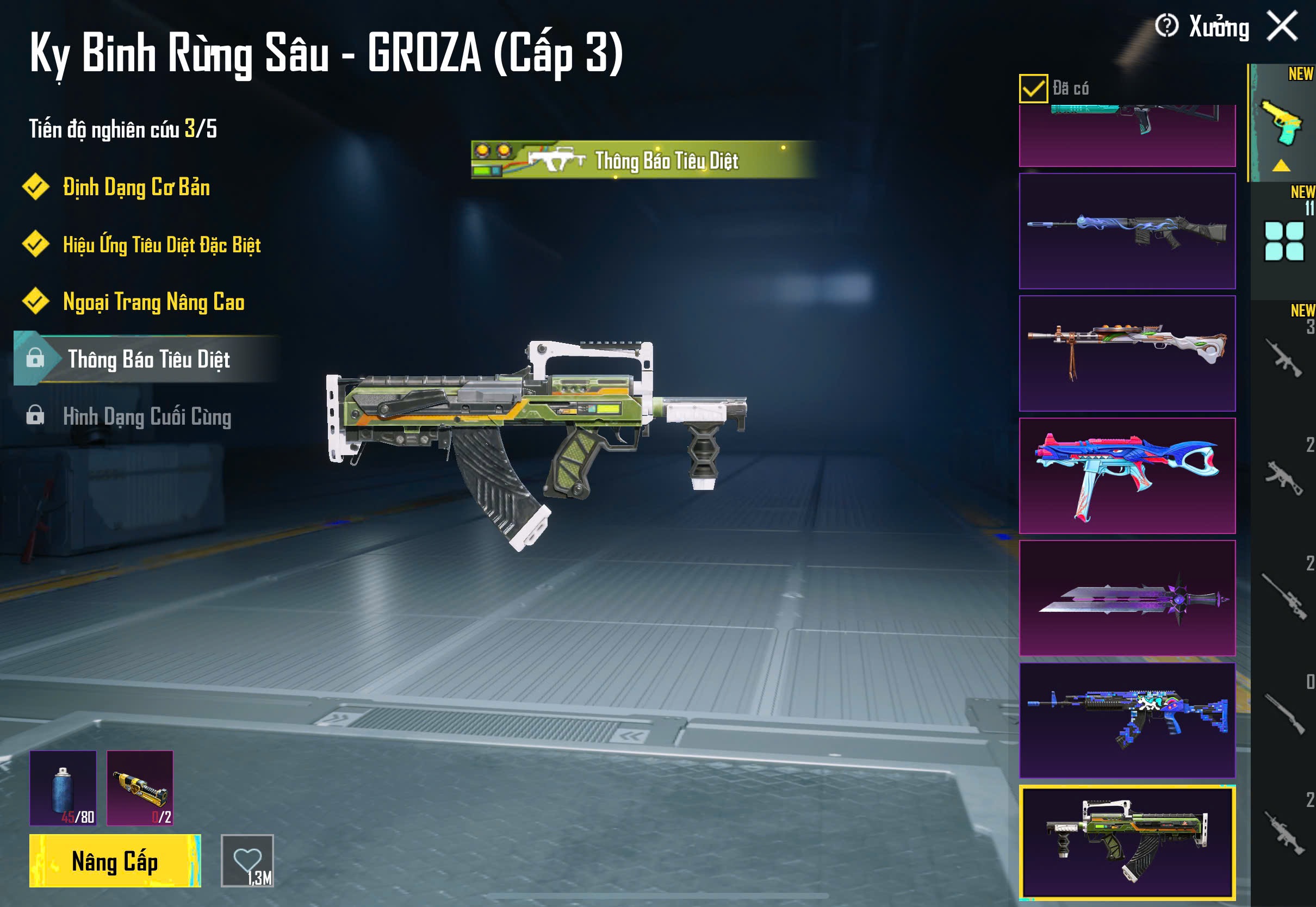View locked Thông Báo Tiêu Diệt stage

tap(148, 359)
